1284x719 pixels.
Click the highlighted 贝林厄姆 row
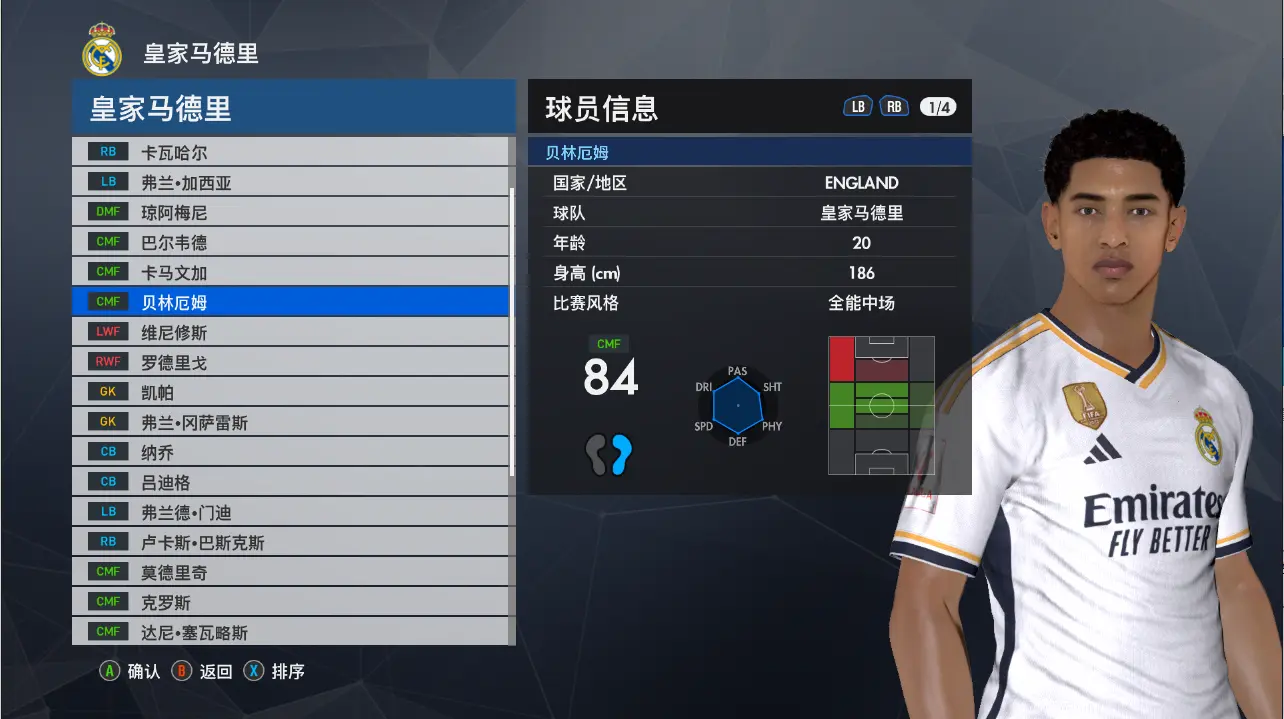tap(290, 302)
